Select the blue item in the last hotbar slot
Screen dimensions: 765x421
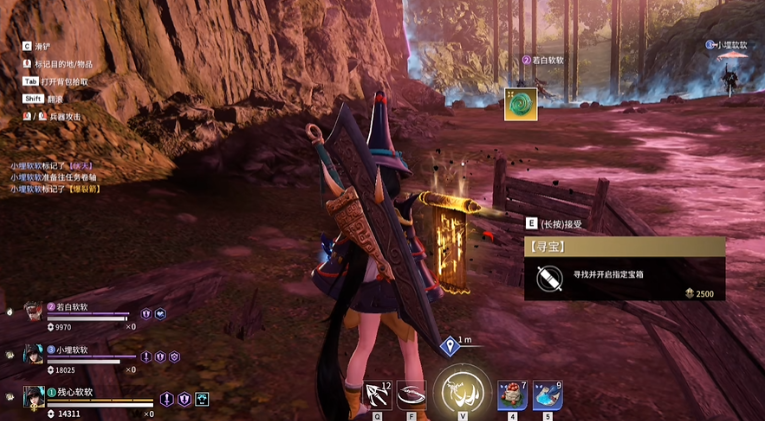[x=546, y=394]
